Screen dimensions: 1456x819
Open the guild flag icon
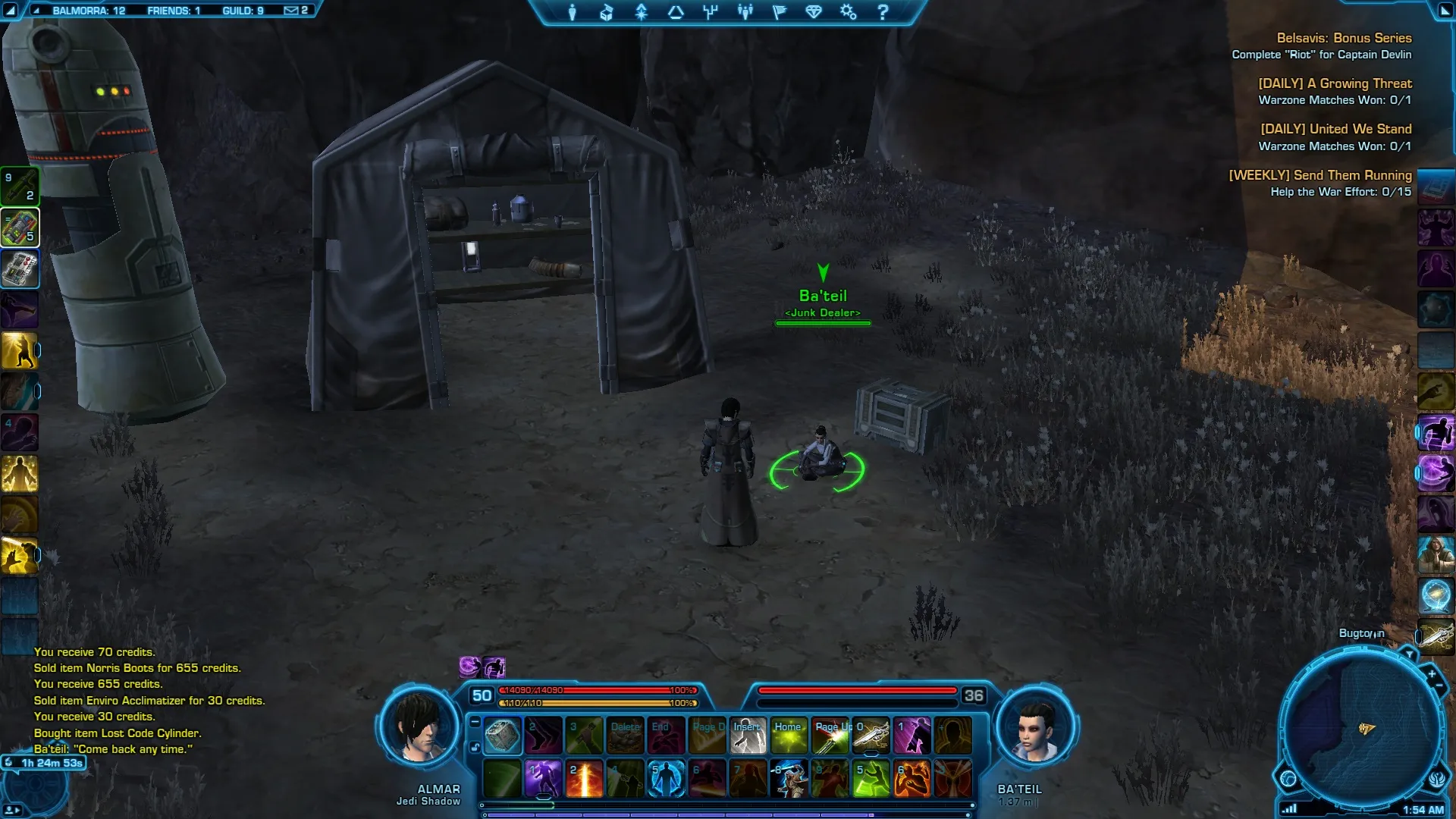pos(780,12)
